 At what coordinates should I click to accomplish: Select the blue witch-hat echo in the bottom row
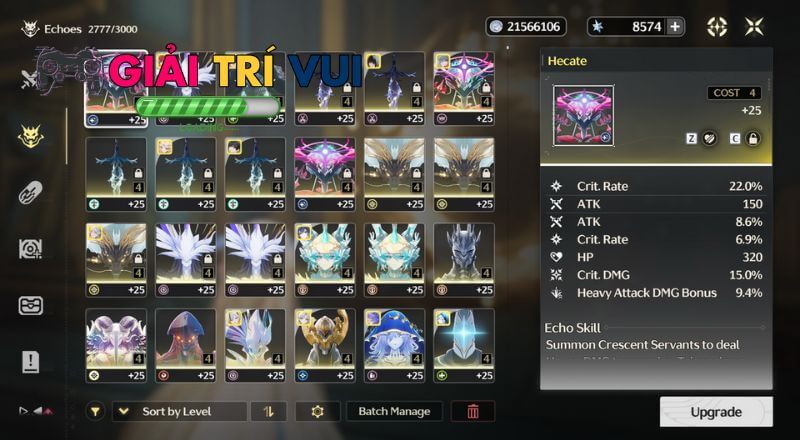pyautogui.click(x=394, y=339)
